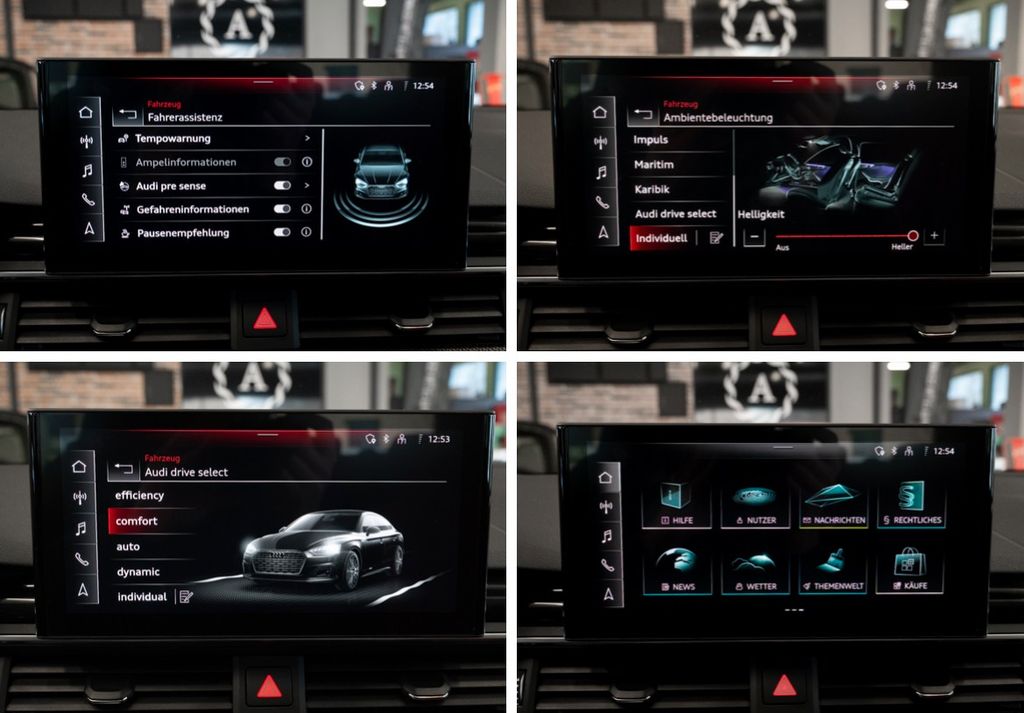
Task: Go back from the Fahrerassistenz screen
Action: tap(127, 115)
